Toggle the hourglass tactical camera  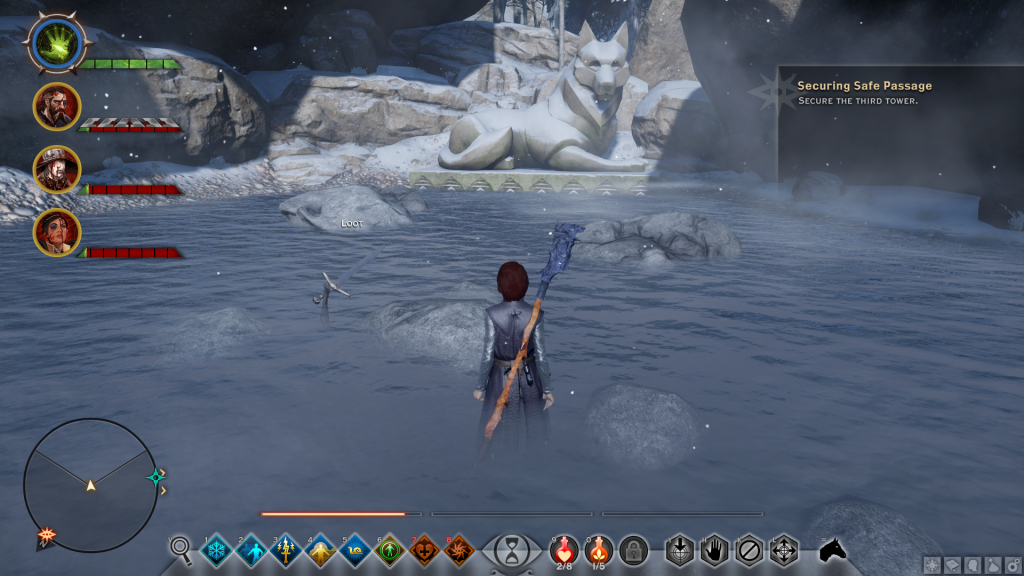512,551
